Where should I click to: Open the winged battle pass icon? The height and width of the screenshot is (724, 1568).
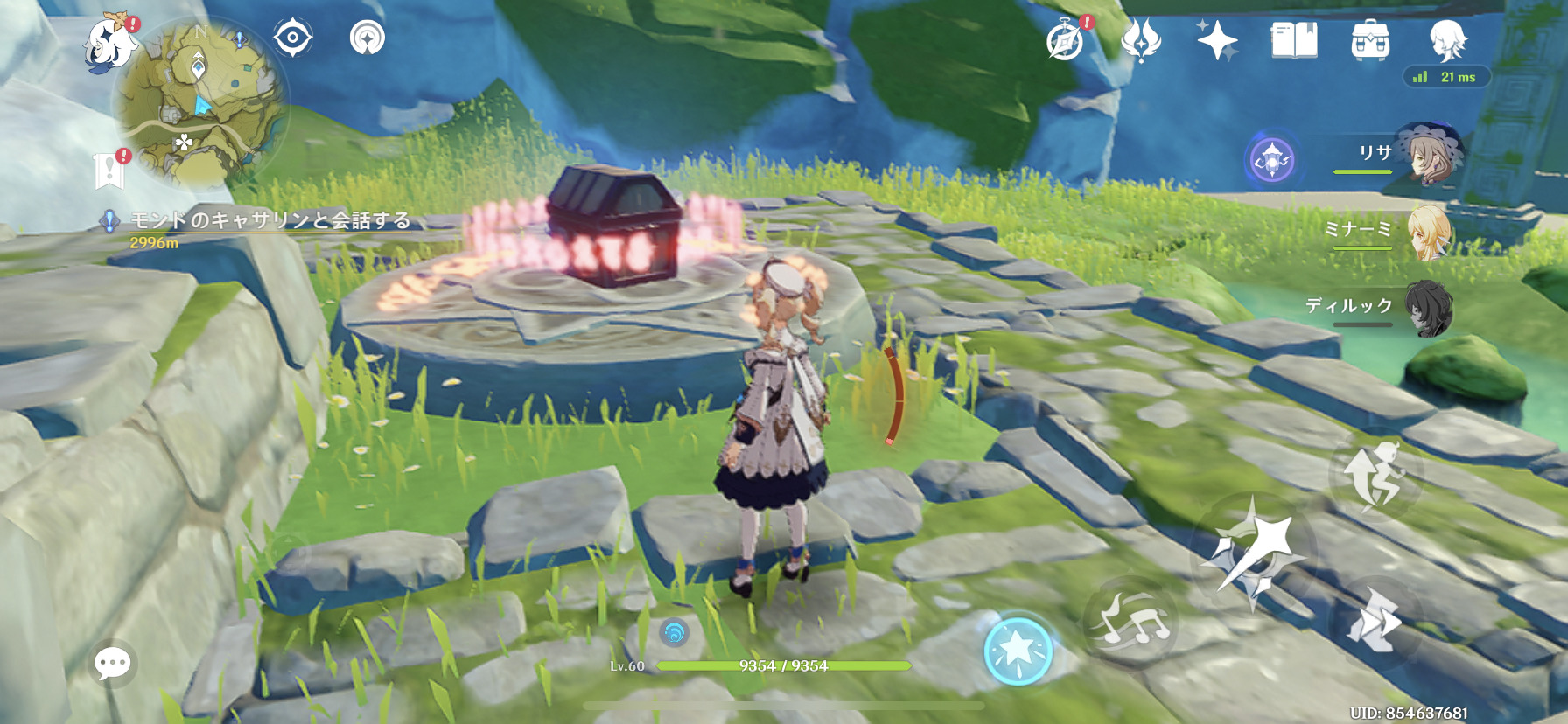click(1141, 40)
